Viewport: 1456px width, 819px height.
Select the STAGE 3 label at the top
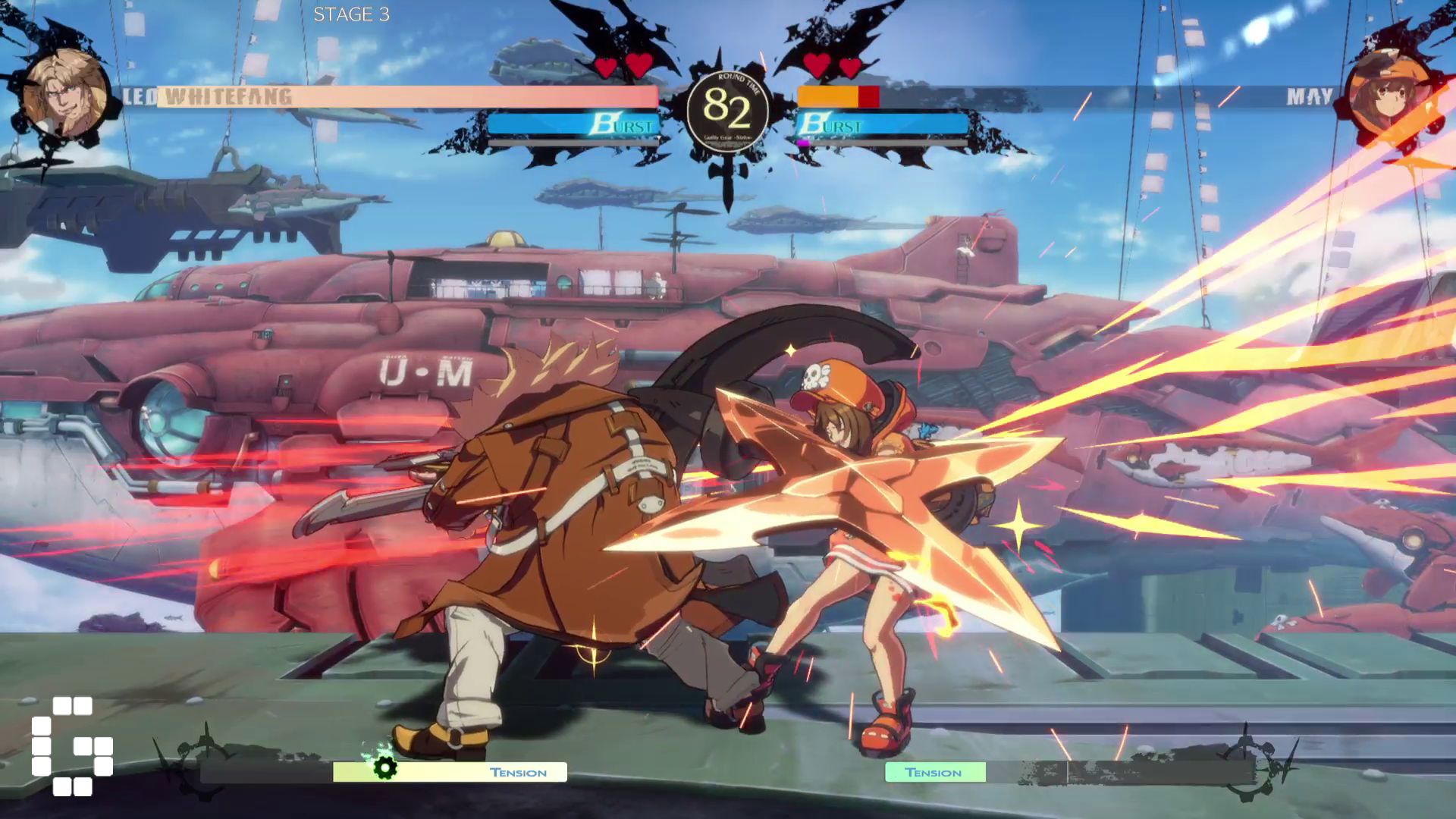coord(351,13)
